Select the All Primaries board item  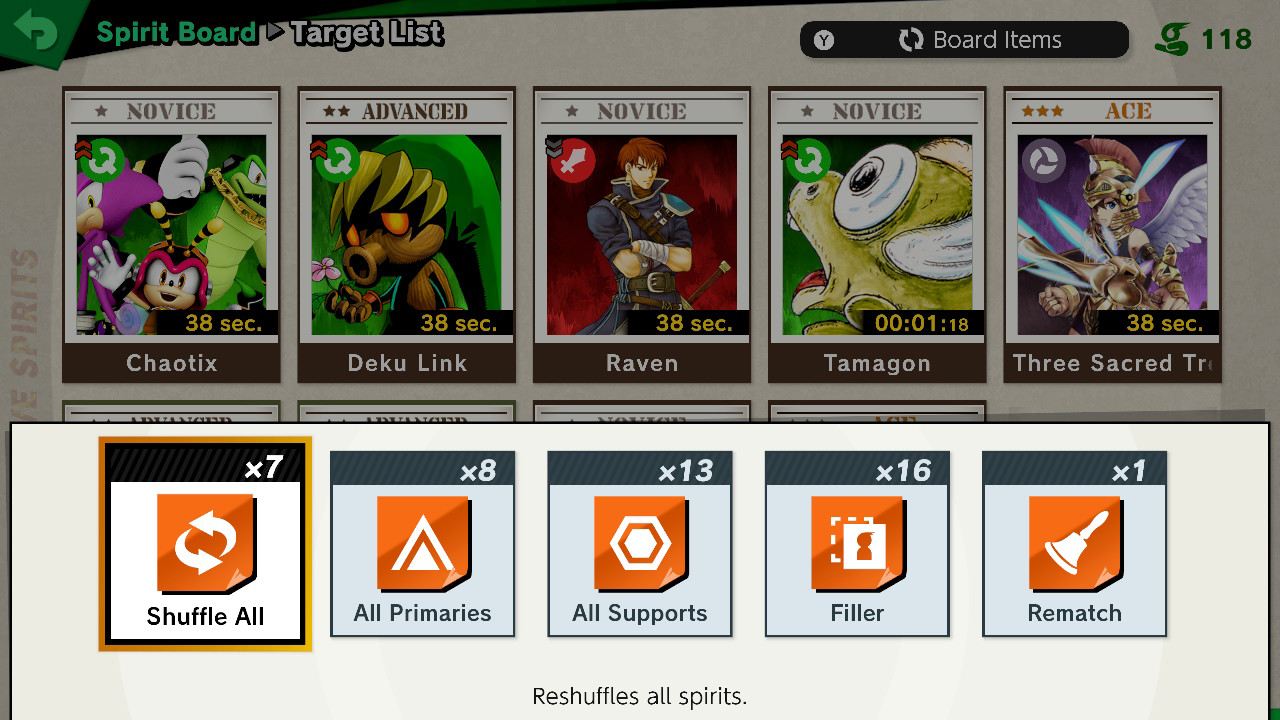pos(421,545)
